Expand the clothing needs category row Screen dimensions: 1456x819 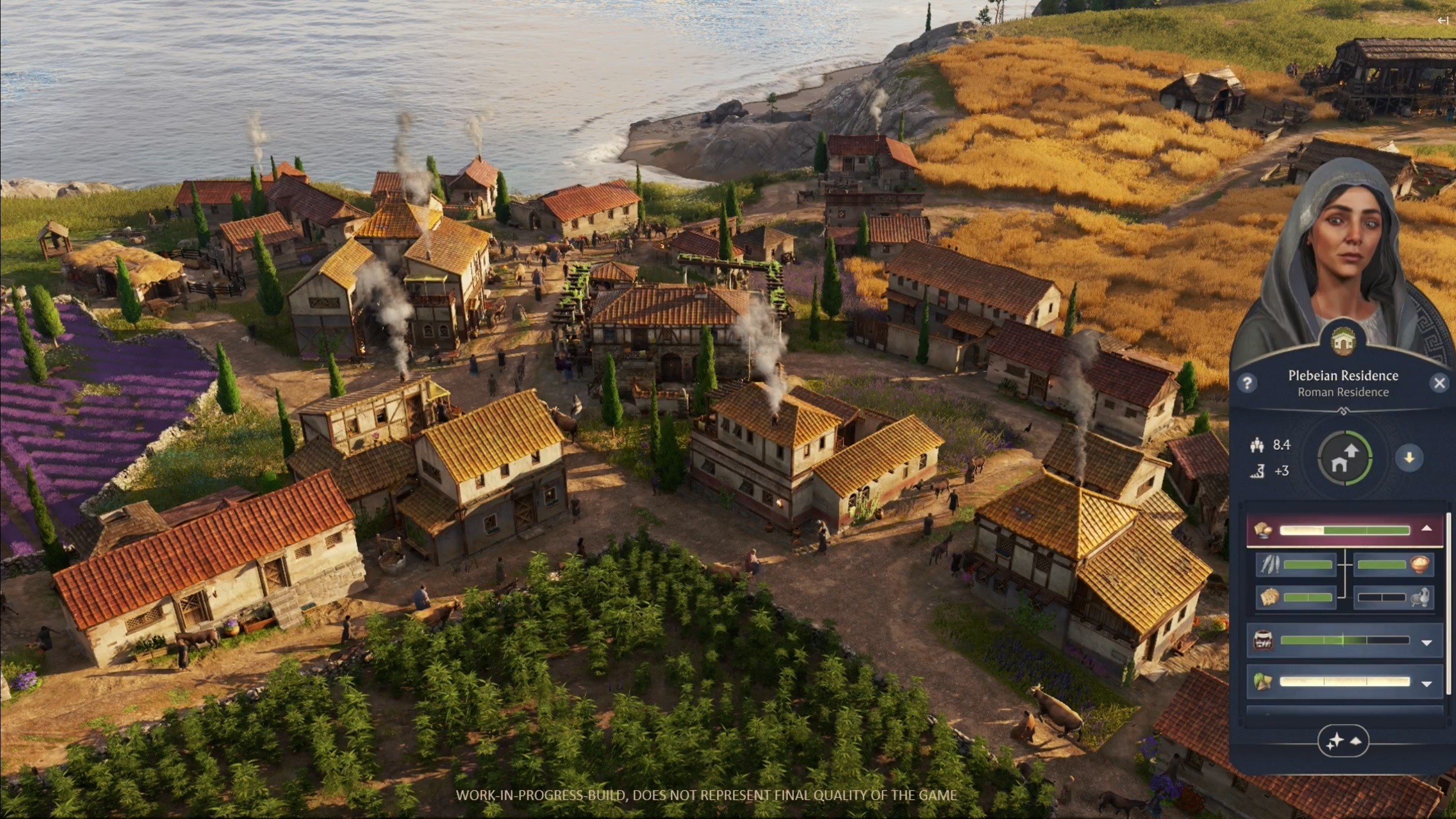(1426, 683)
